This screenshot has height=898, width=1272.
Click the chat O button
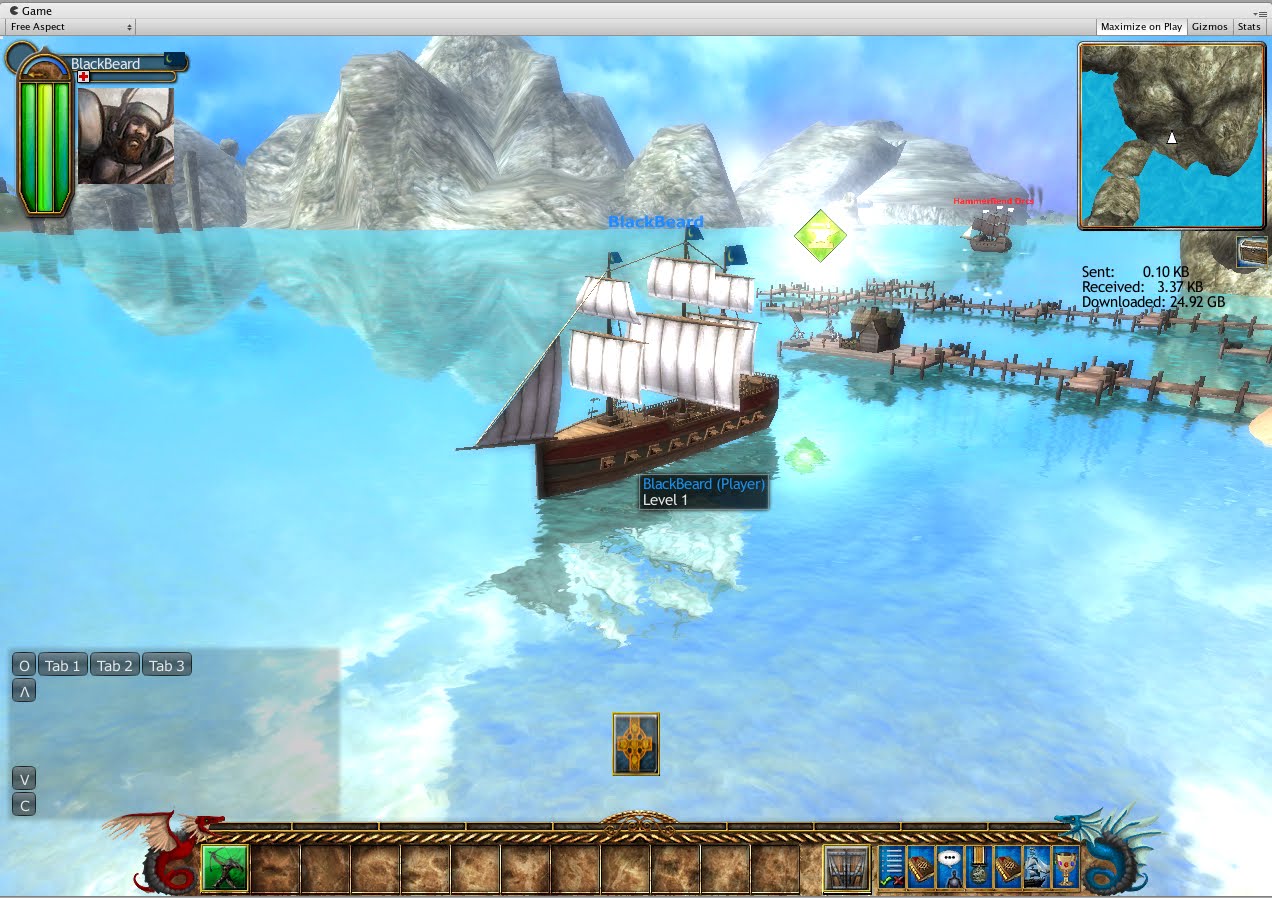24,666
